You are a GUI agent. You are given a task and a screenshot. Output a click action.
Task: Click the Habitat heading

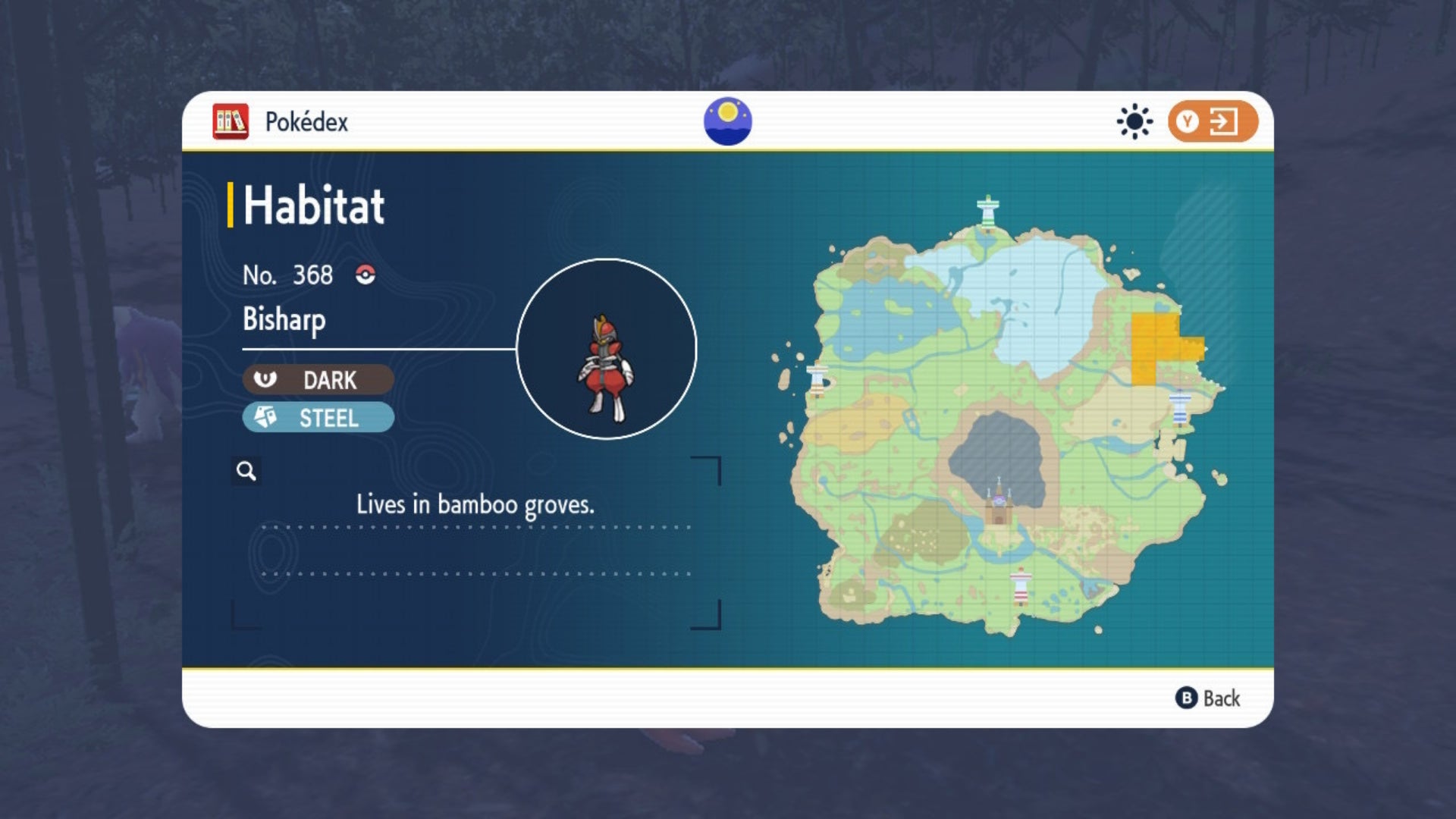(312, 205)
